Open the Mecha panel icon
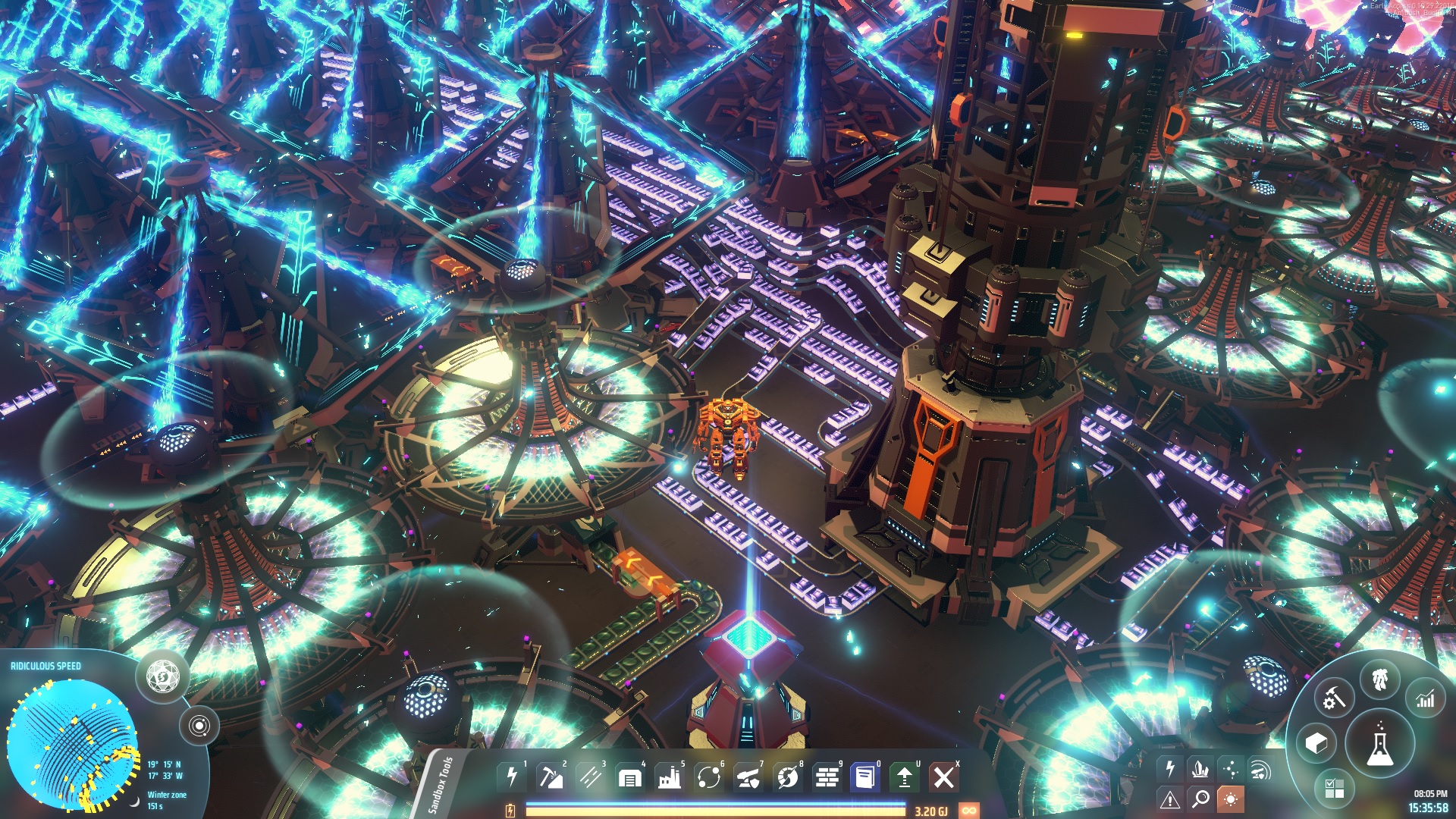The image size is (1456, 819). (1379, 679)
